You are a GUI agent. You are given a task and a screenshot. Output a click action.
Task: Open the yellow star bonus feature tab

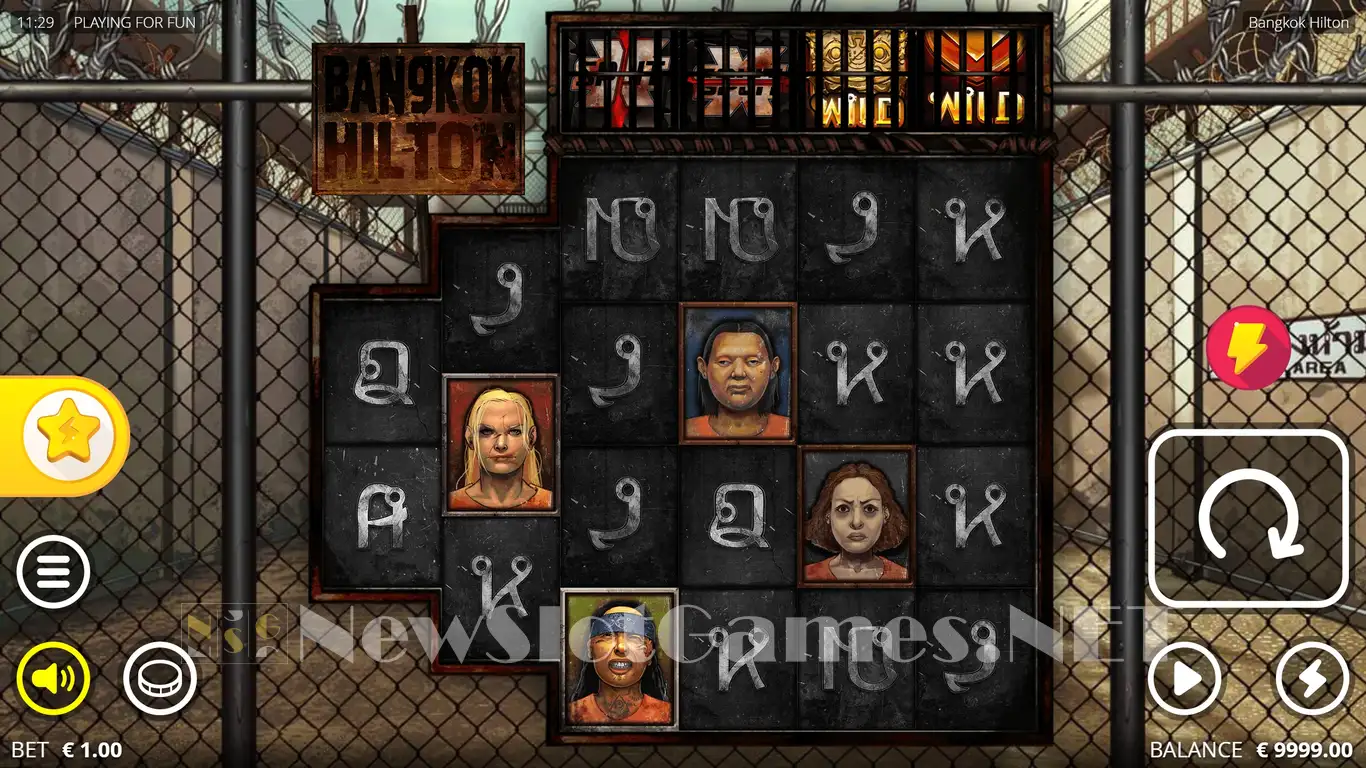tap(68, 436)
